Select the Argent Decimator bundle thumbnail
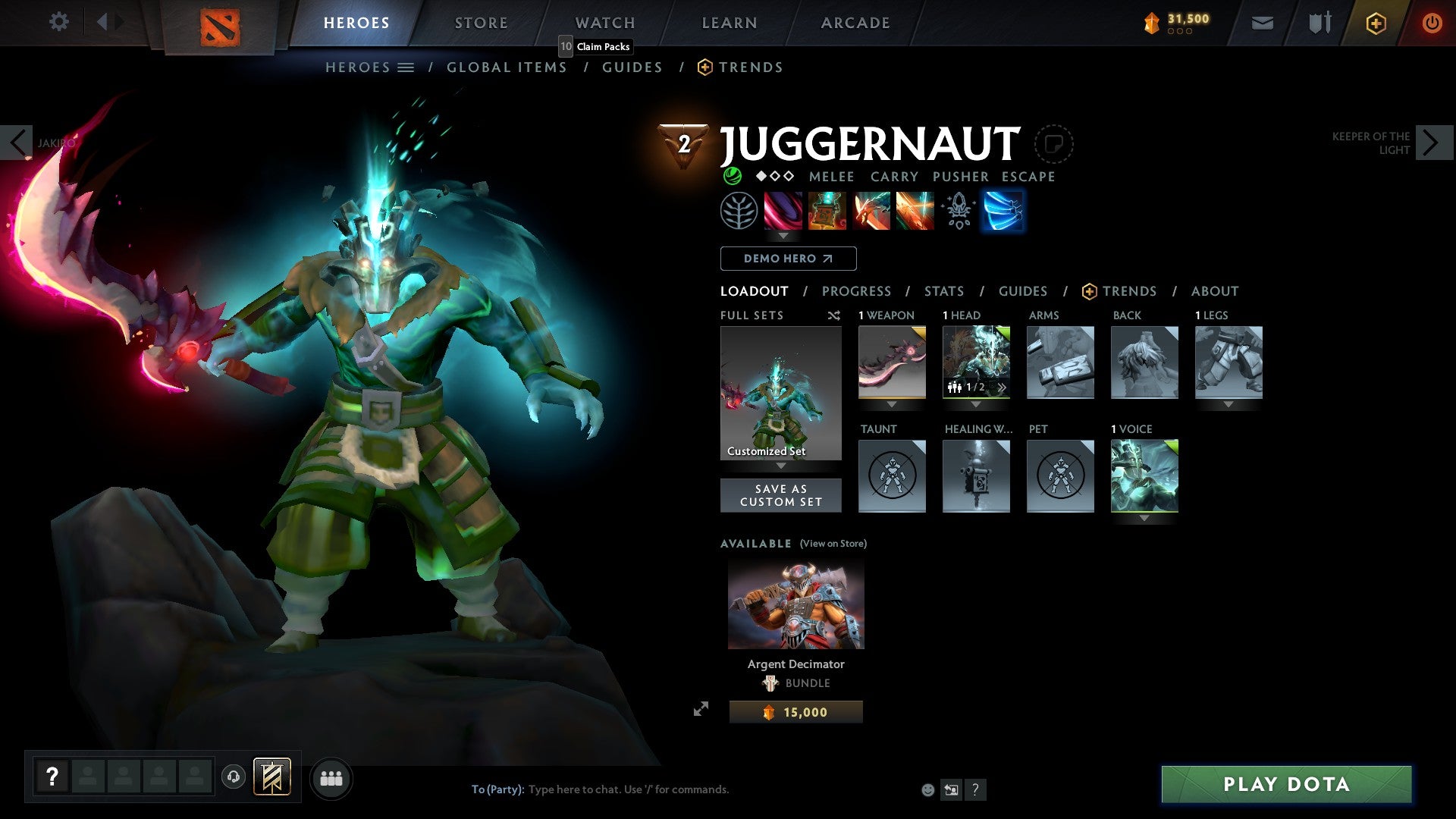The height and width of the screenshot is (819, 1456). pos(795,604)
